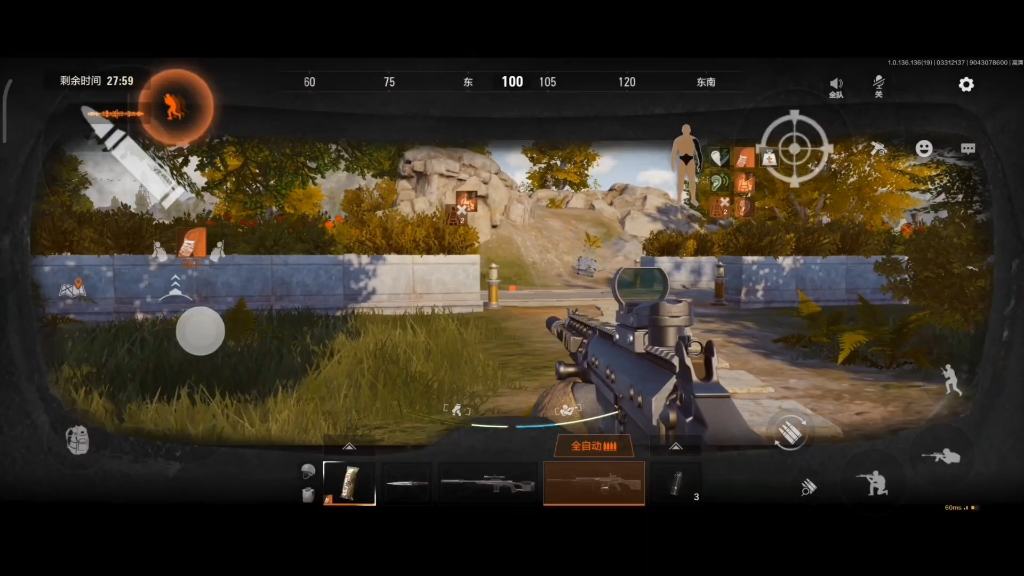Image resolution: width=1024 pixels, height=576 pixels.
Task: Tap the jump running soldier icon
Action: (949, 379)
